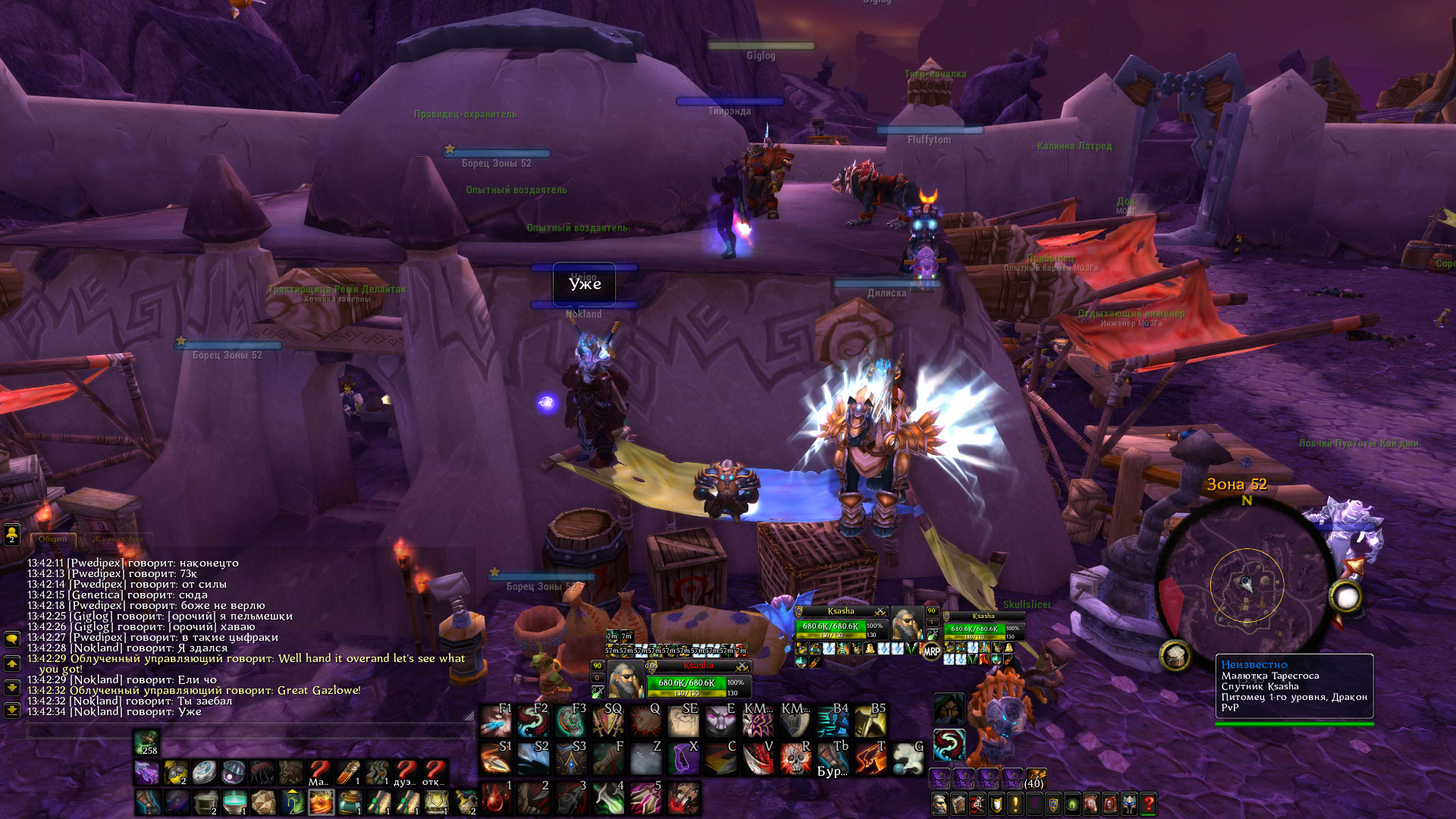Cast the smoke cloud ability bound to G

[907, 758]
